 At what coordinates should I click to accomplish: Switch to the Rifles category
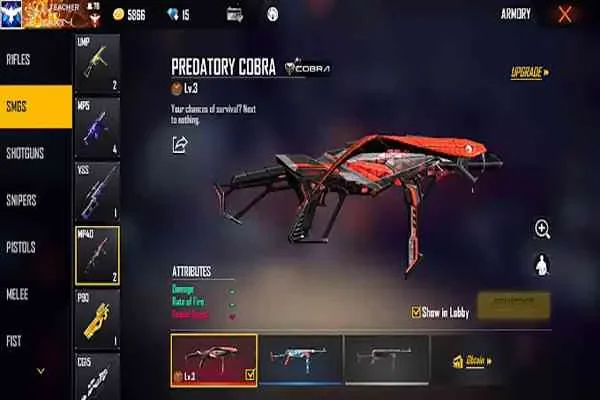pyautogui.click(x=22, y=59)
